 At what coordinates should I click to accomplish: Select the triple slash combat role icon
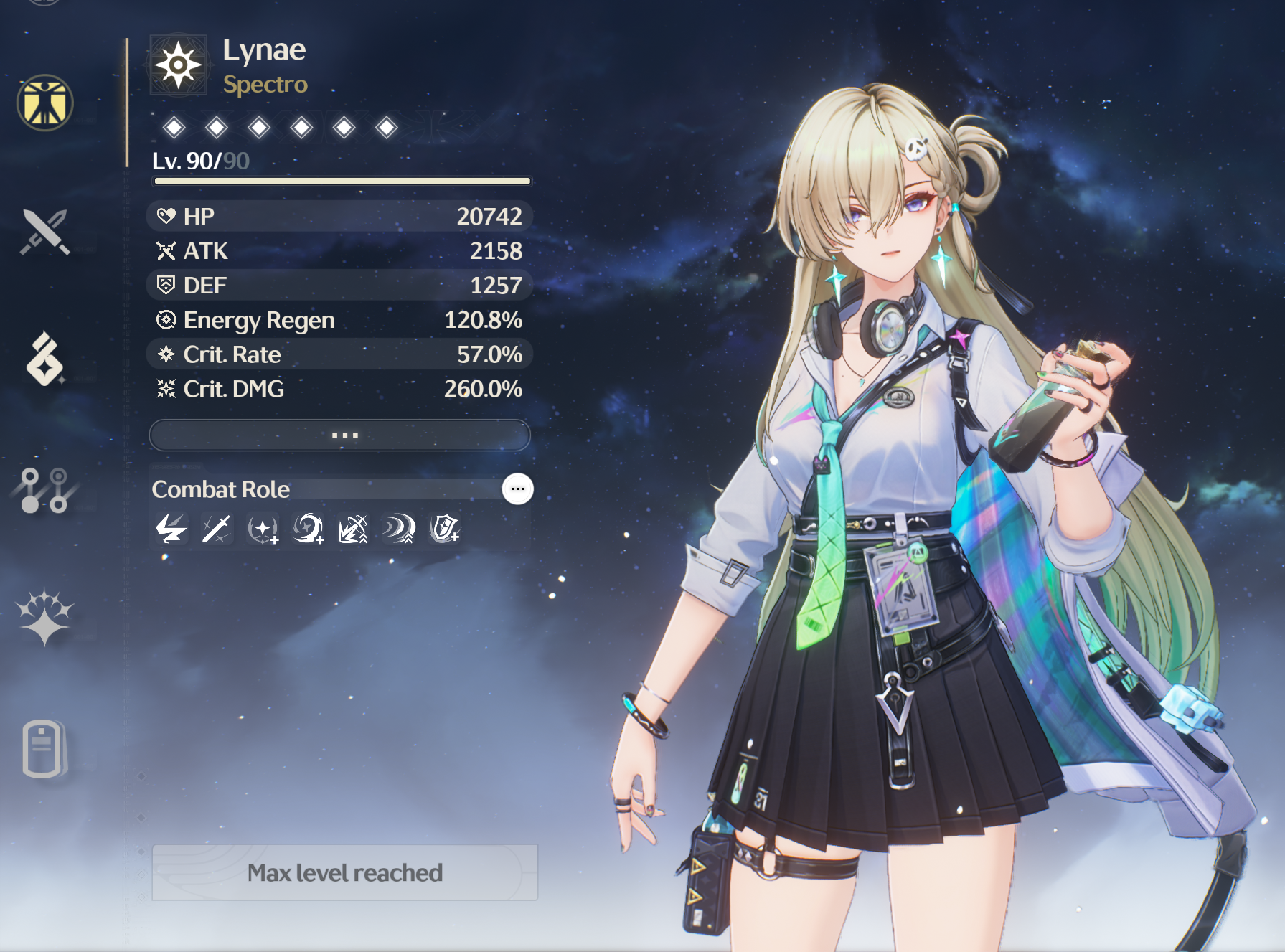tap(399, 529)
